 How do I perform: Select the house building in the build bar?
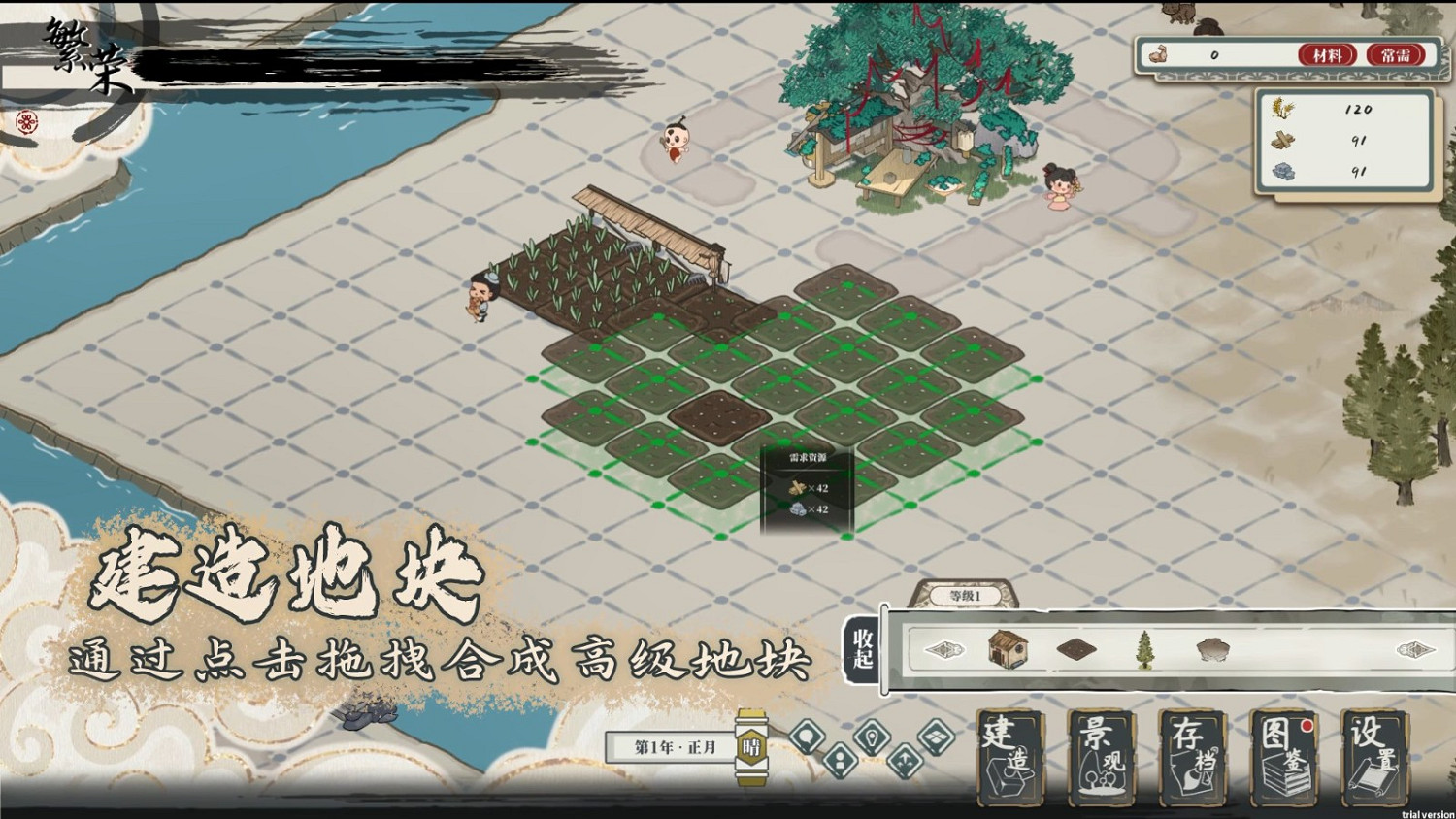(1007, 650)
